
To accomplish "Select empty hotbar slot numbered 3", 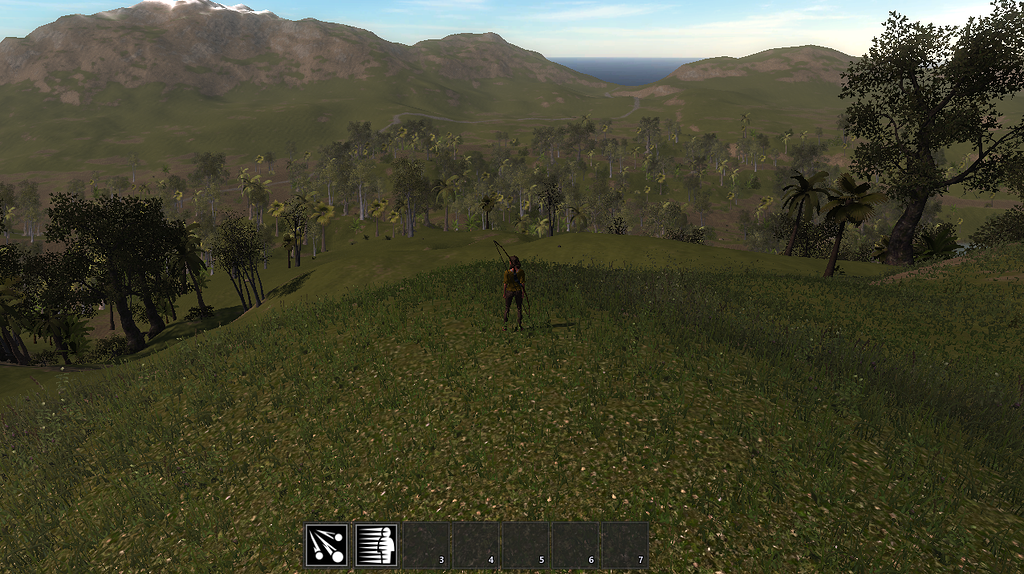I will tap(426, 545).
